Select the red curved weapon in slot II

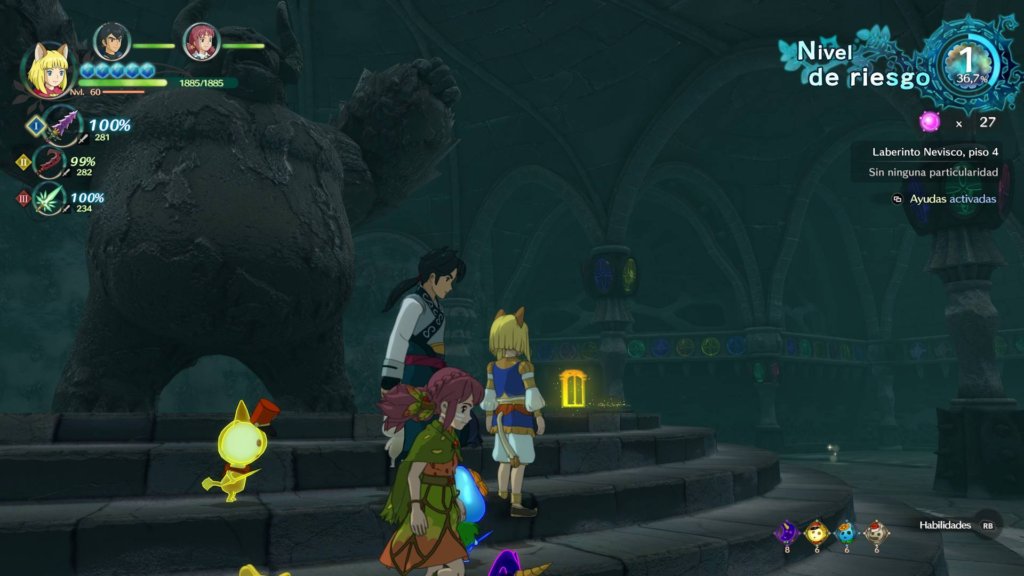point(48,162)
